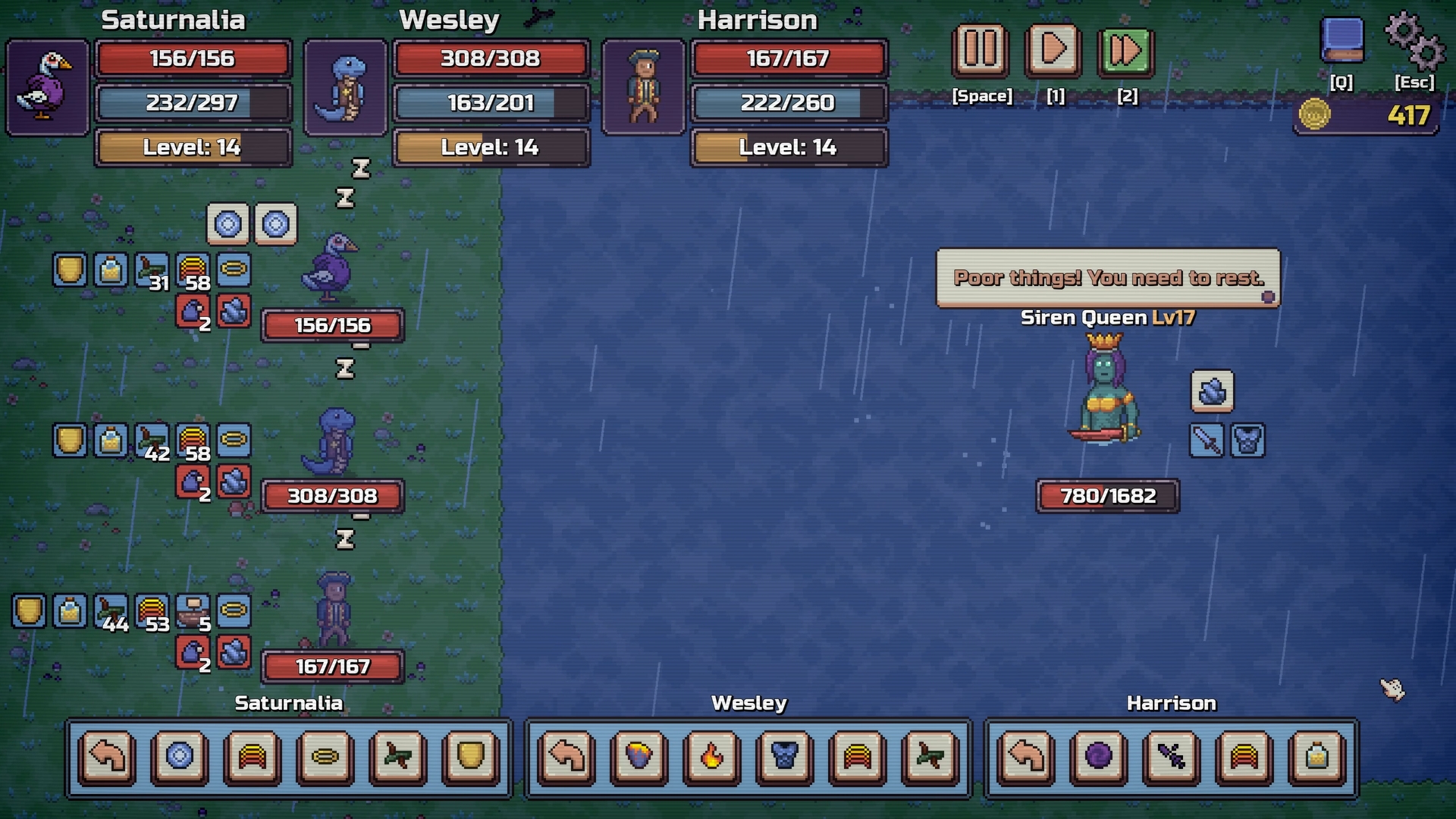The image size is (1456, 819).
Task: Use Harrison's dark sword ability
Action: (1172, 756)
